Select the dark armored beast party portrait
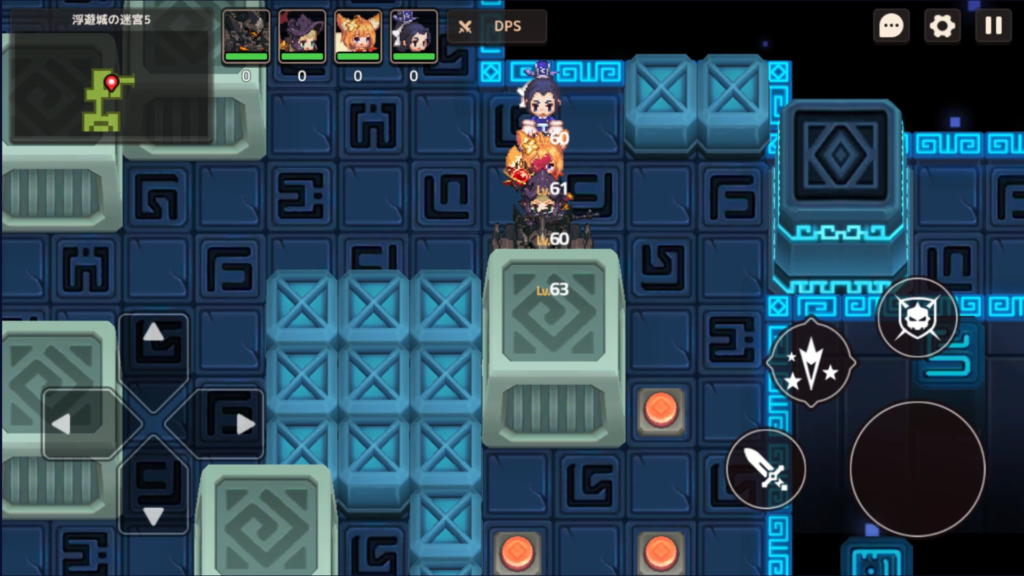 [x=246, y=36]
